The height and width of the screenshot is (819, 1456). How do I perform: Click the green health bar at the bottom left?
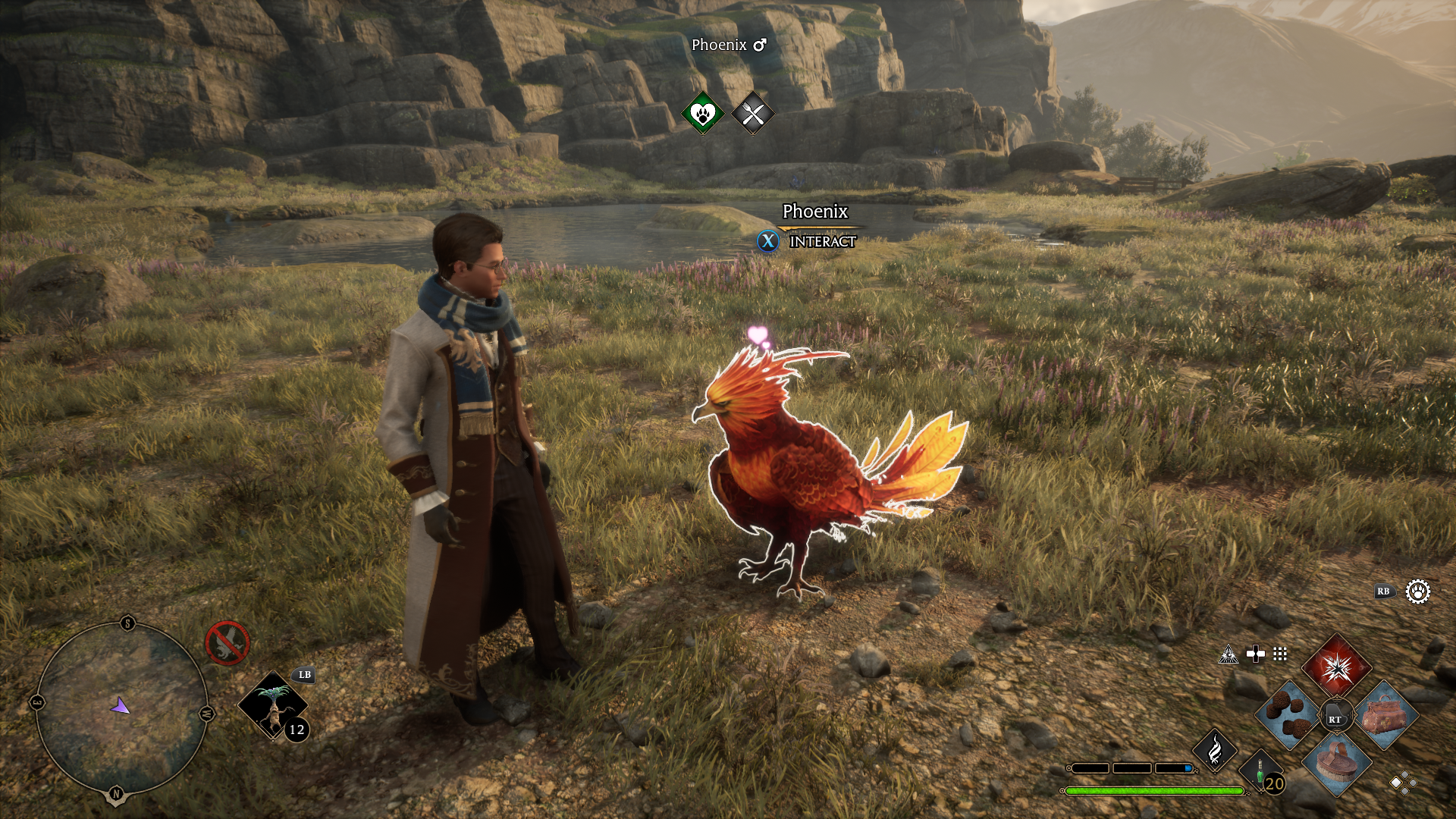coord(1153,791)
